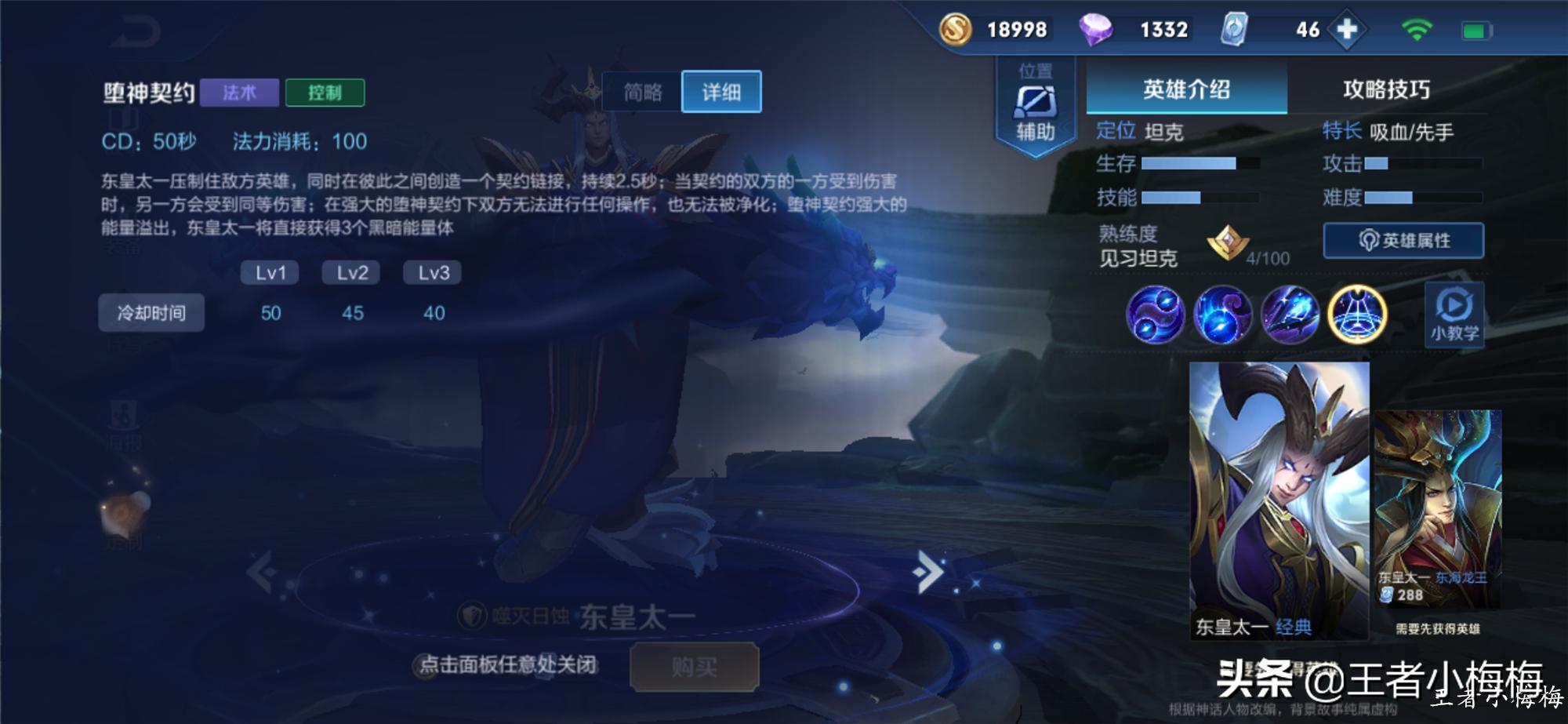Open the 英雄属性 hero attributes panel
This screenshot has width=1568, height=724.
tap(1403, 241)
